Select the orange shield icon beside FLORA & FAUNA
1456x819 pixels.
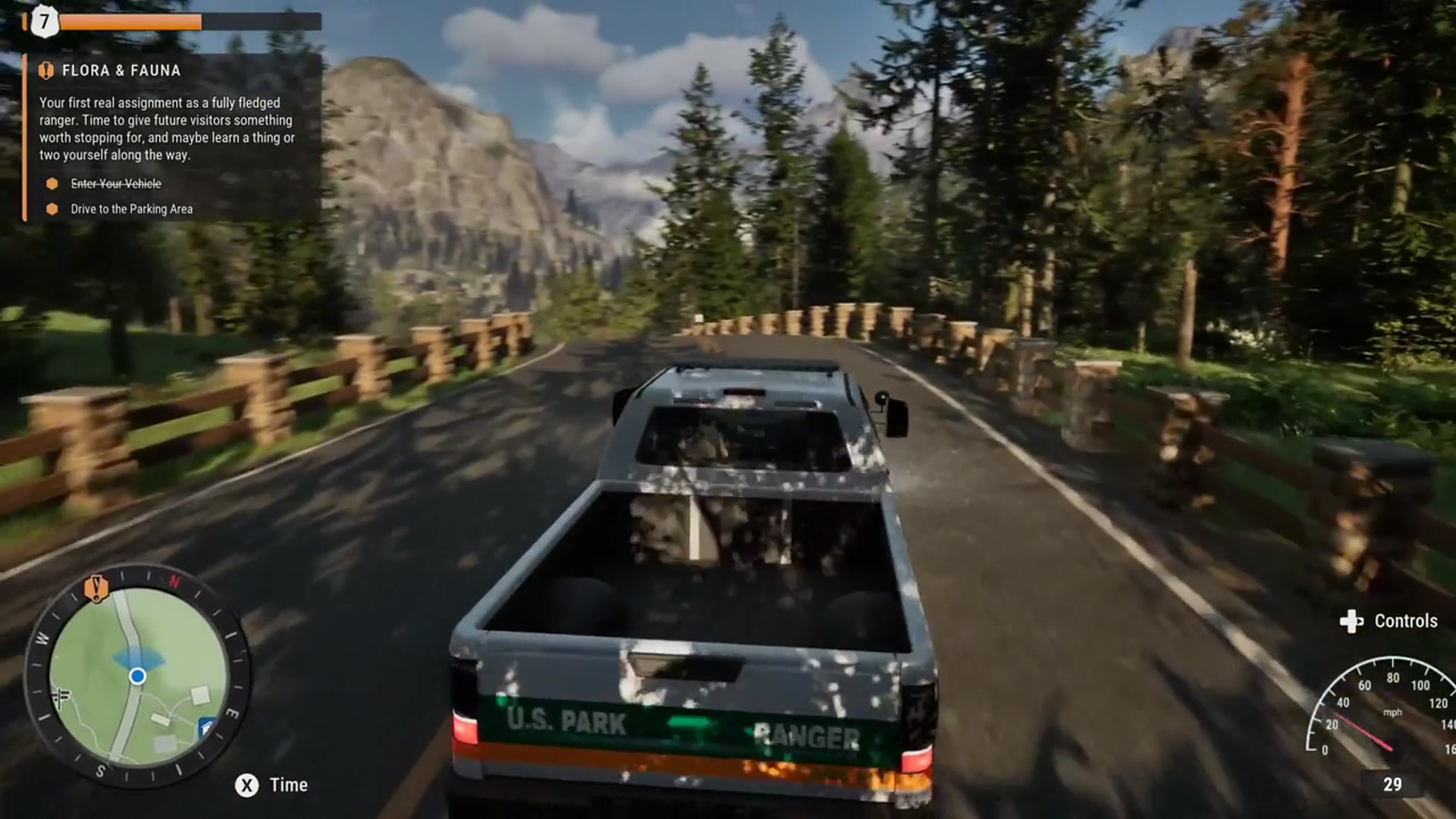point(45,71)
